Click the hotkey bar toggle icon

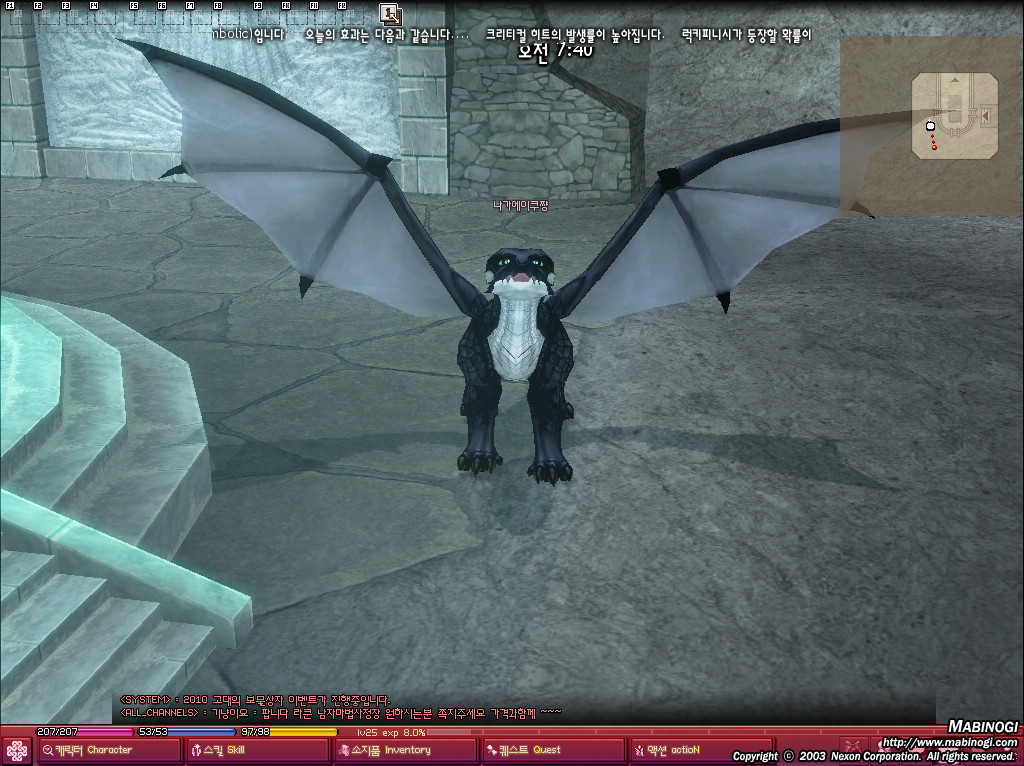click(390, 14)
